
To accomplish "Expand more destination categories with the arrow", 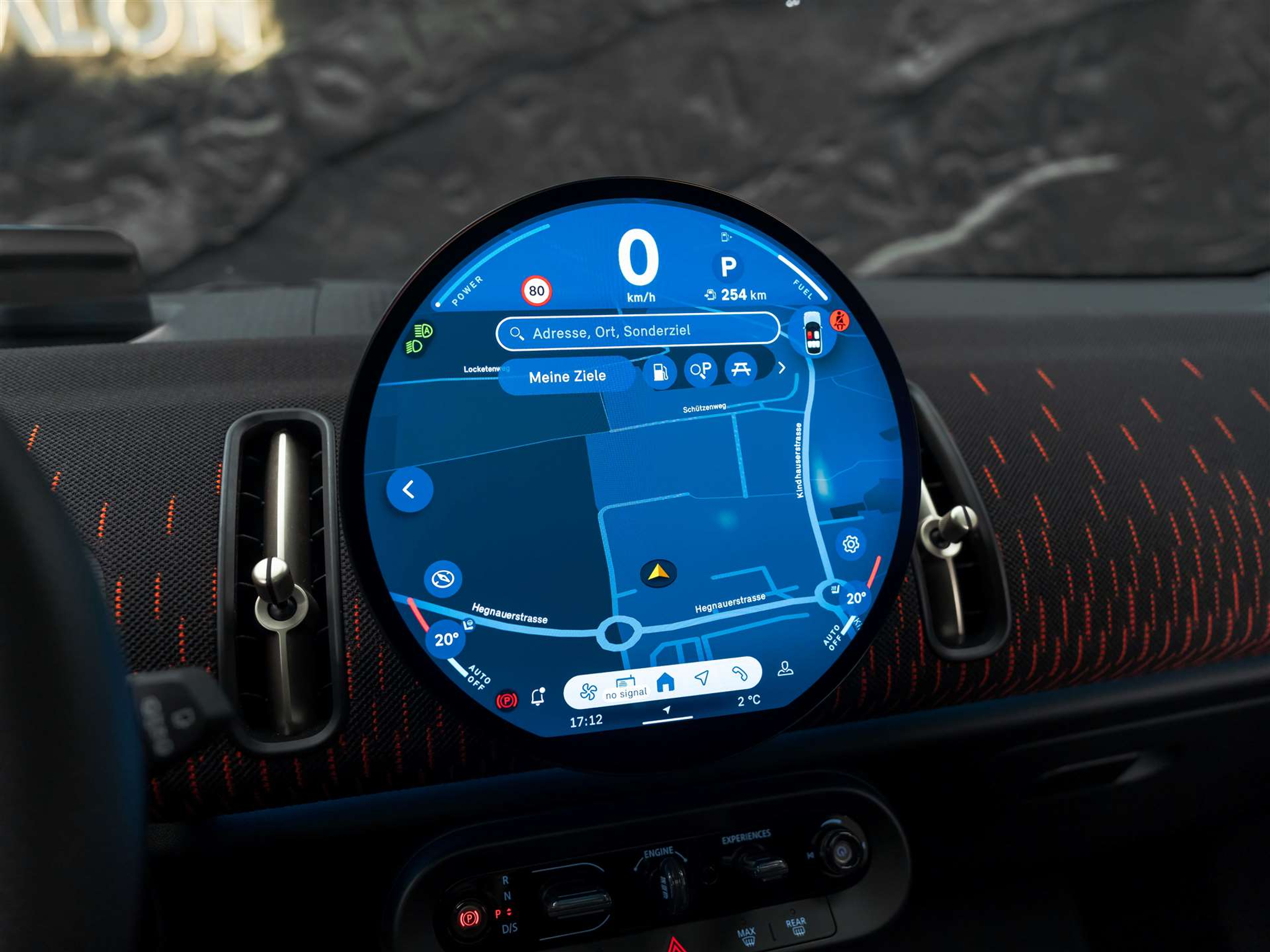I will (x=782, y=368).
